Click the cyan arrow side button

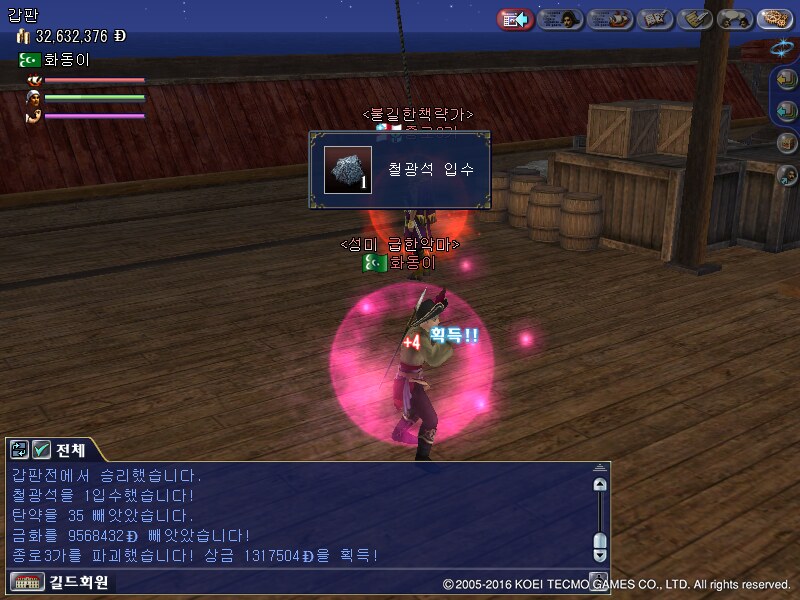click(788, 110)
